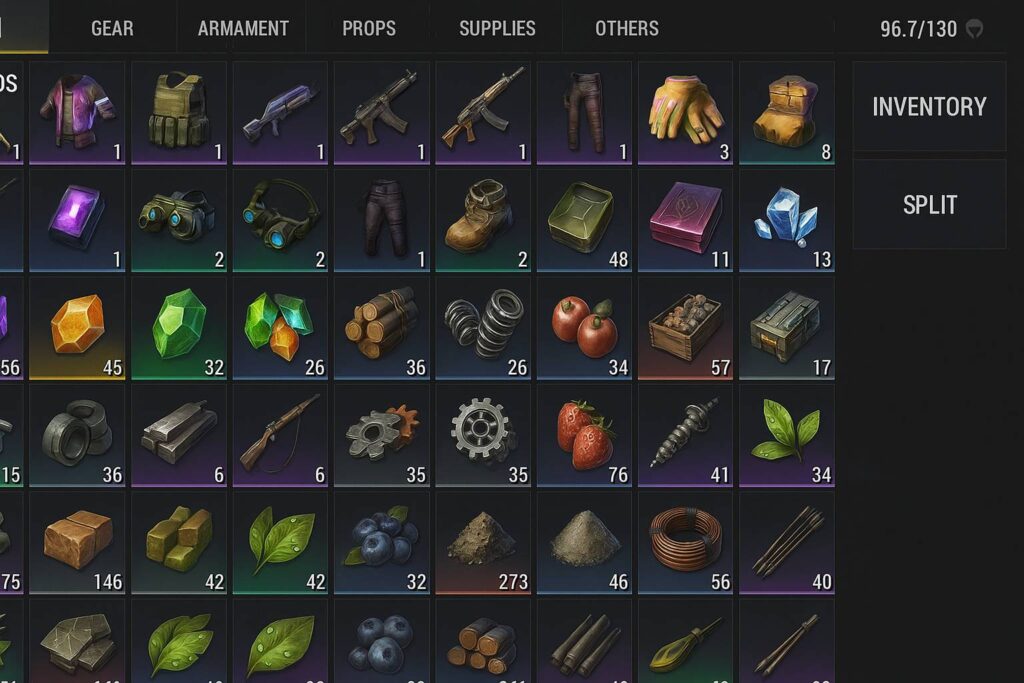Select the Supplies tab
The width and height of the screenshot is (1024, 683).
497,28
